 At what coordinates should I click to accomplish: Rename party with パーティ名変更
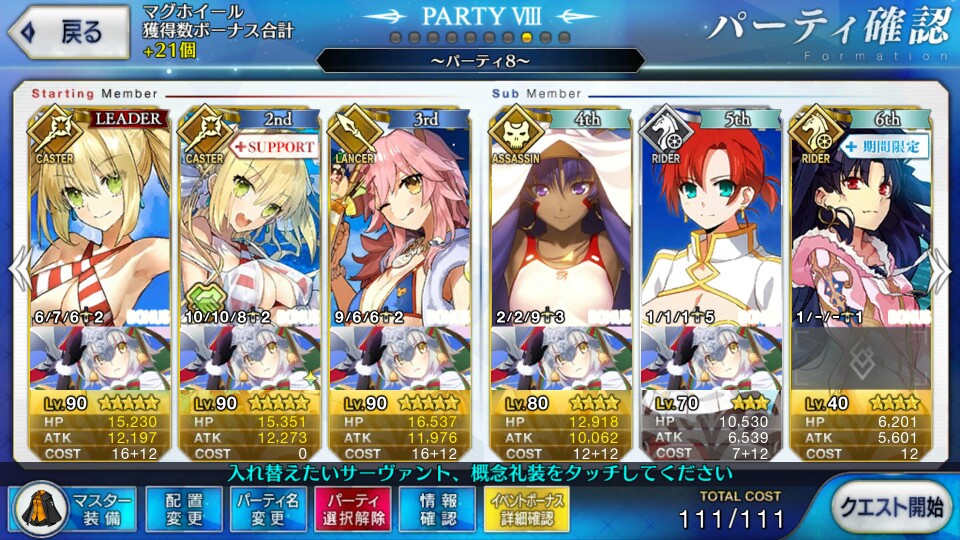pos(268,509)
